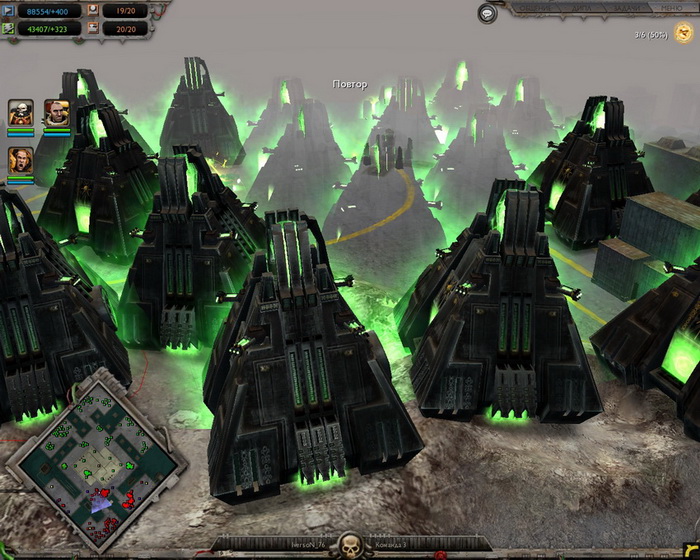
Task: Click the vehicle population cap icon
Action: [x=94, y=29]
